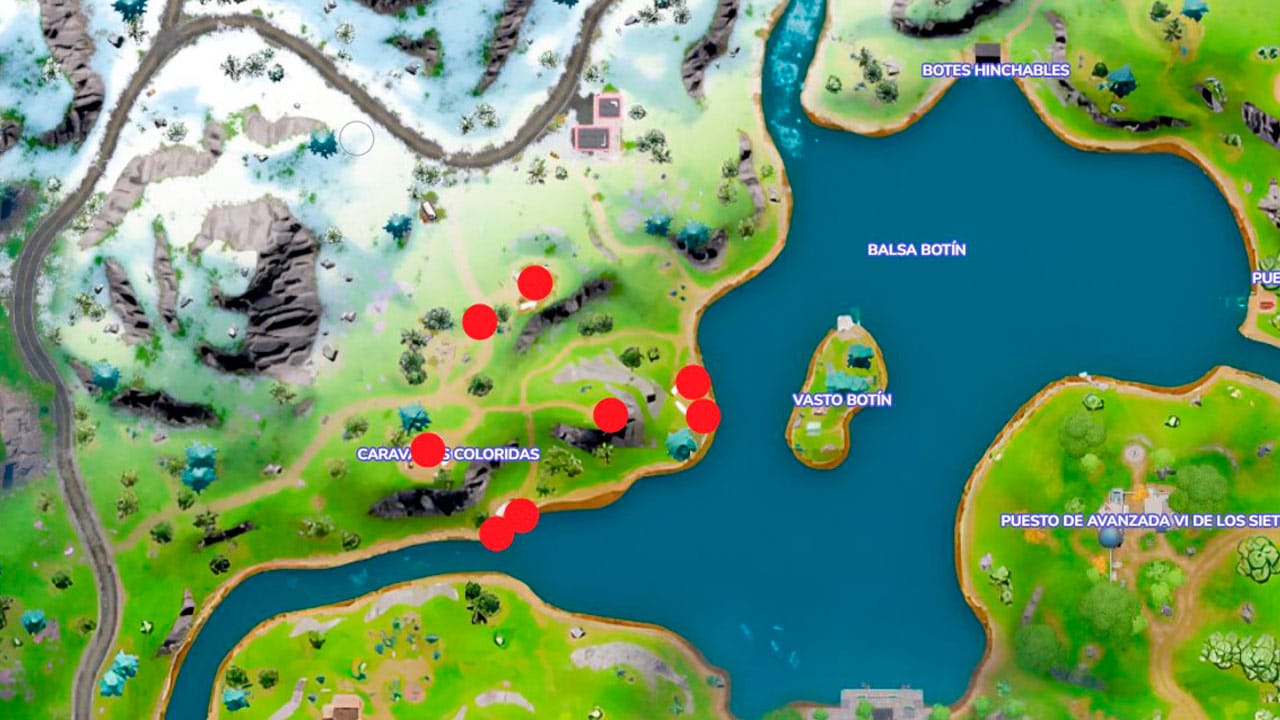1280x720 pixels.
Task: Click the dark cave entrance under Botes Hinchables
Action: 988,57
